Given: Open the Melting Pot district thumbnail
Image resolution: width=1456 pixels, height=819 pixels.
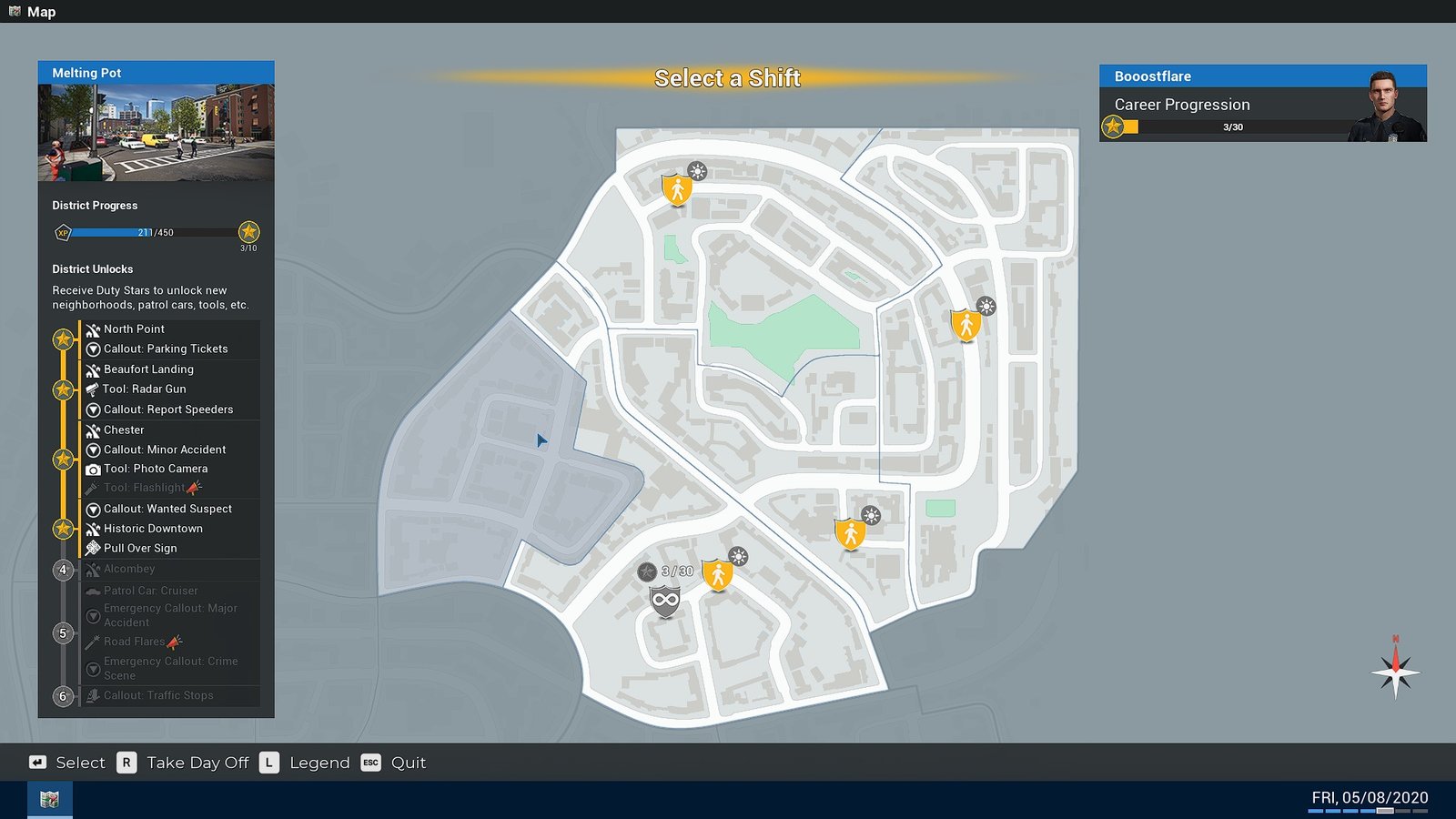Looking at the screenshot, I should [x=156, y=133].
